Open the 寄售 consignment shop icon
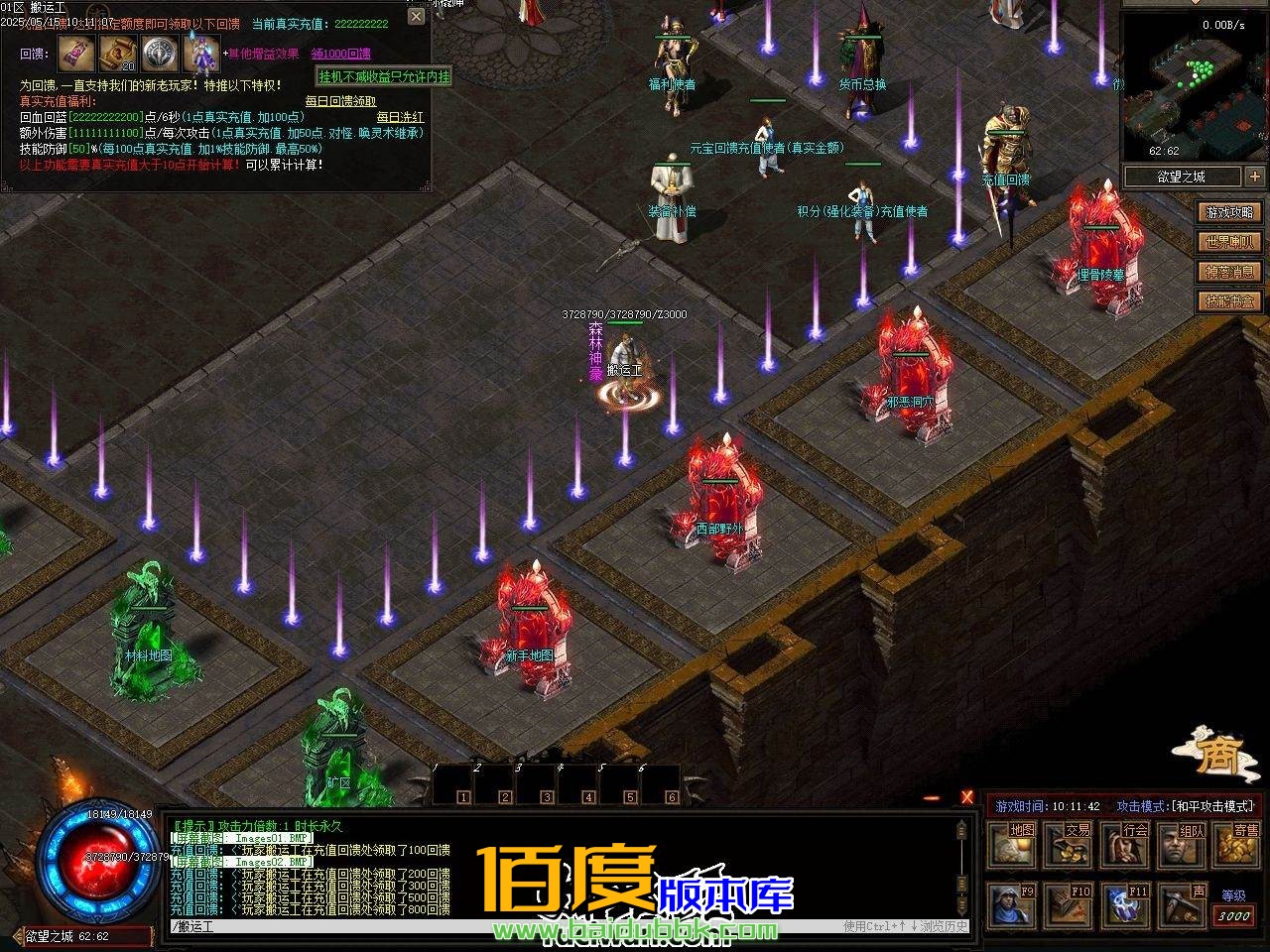1270x952 pixels. click(x=1235, y=843)
